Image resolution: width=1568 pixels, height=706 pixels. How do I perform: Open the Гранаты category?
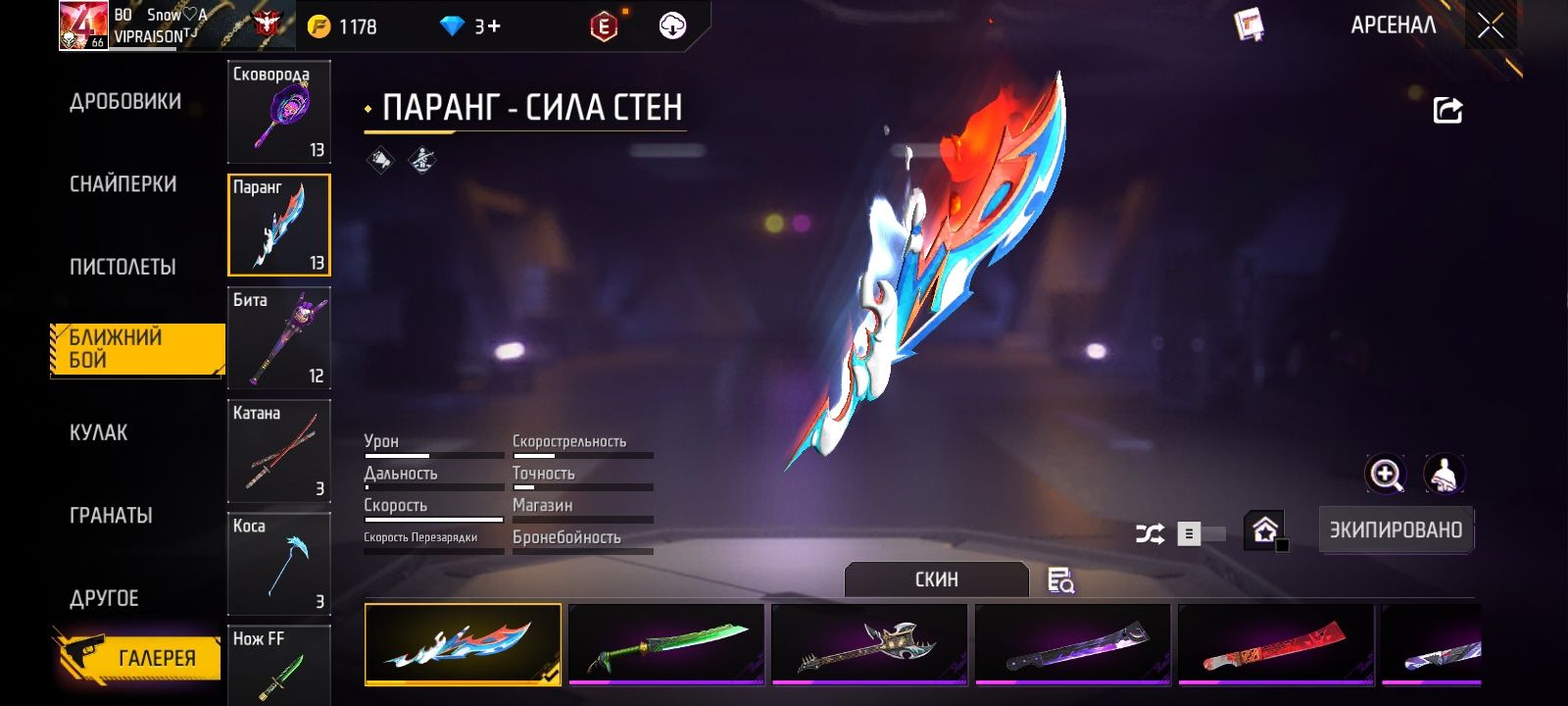point(111,516)
